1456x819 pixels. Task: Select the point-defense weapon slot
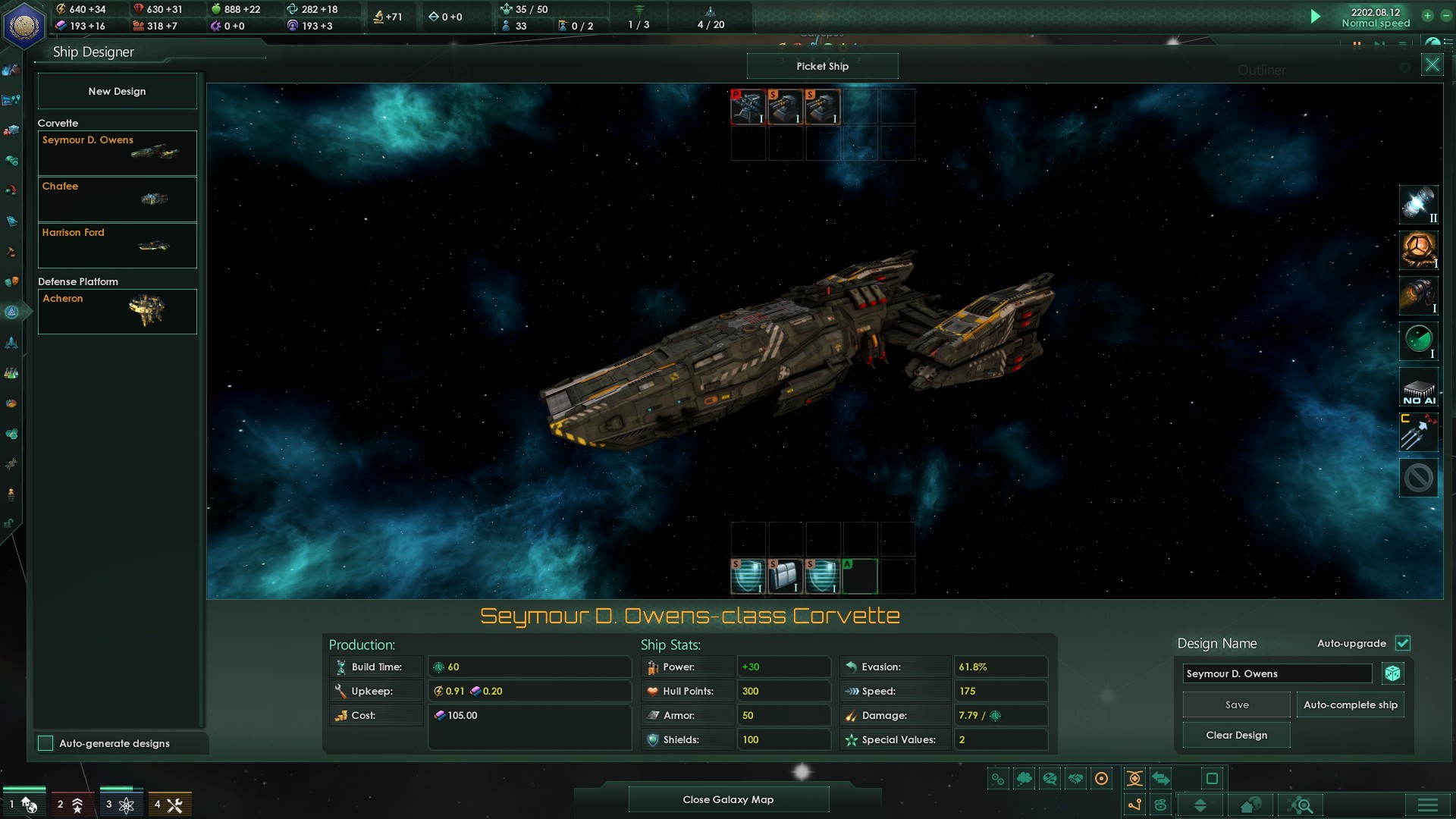point(748,107)
